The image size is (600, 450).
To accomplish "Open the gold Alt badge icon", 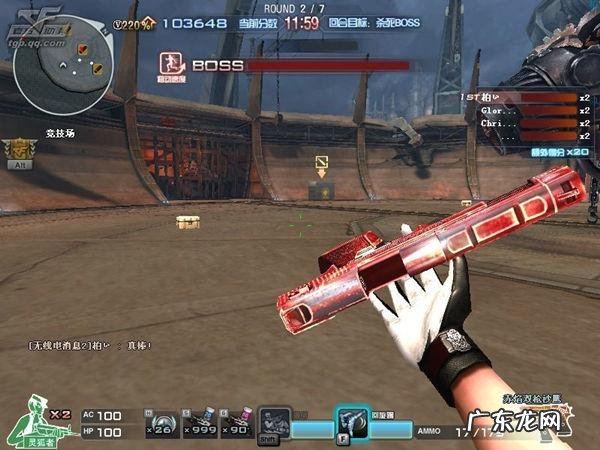I will click(x=18, y=150).
